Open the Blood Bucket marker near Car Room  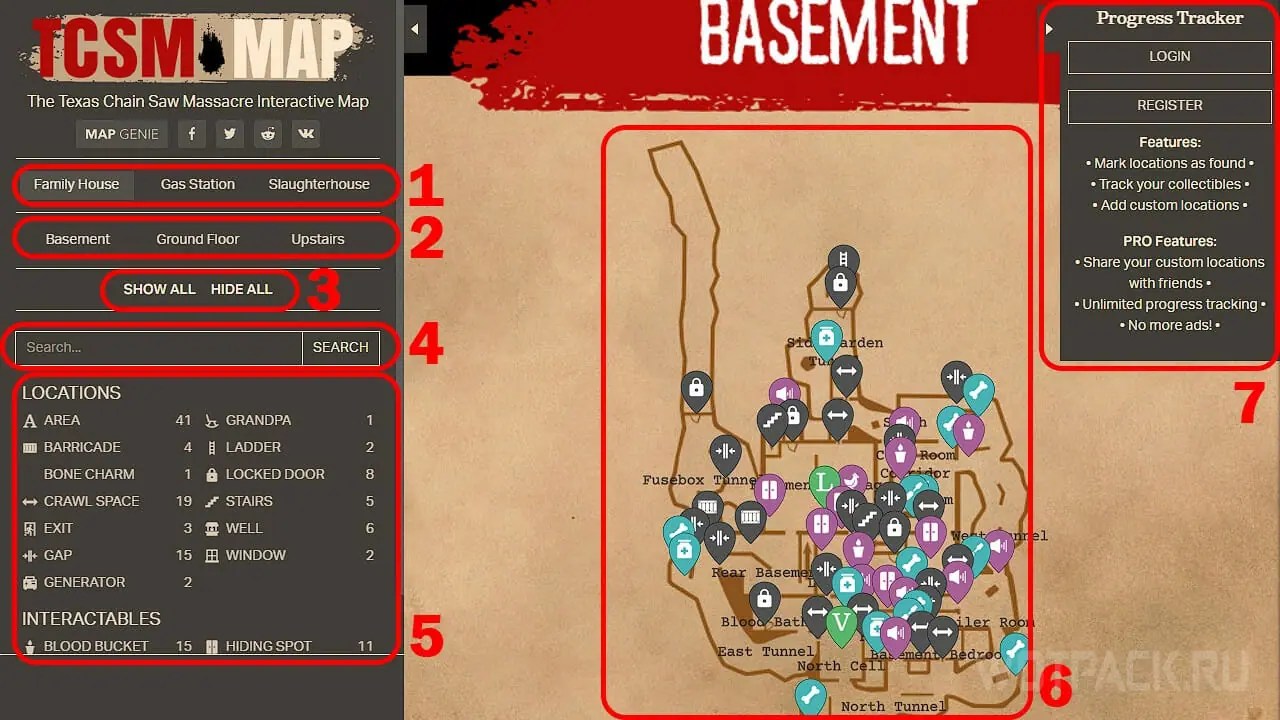900,451
